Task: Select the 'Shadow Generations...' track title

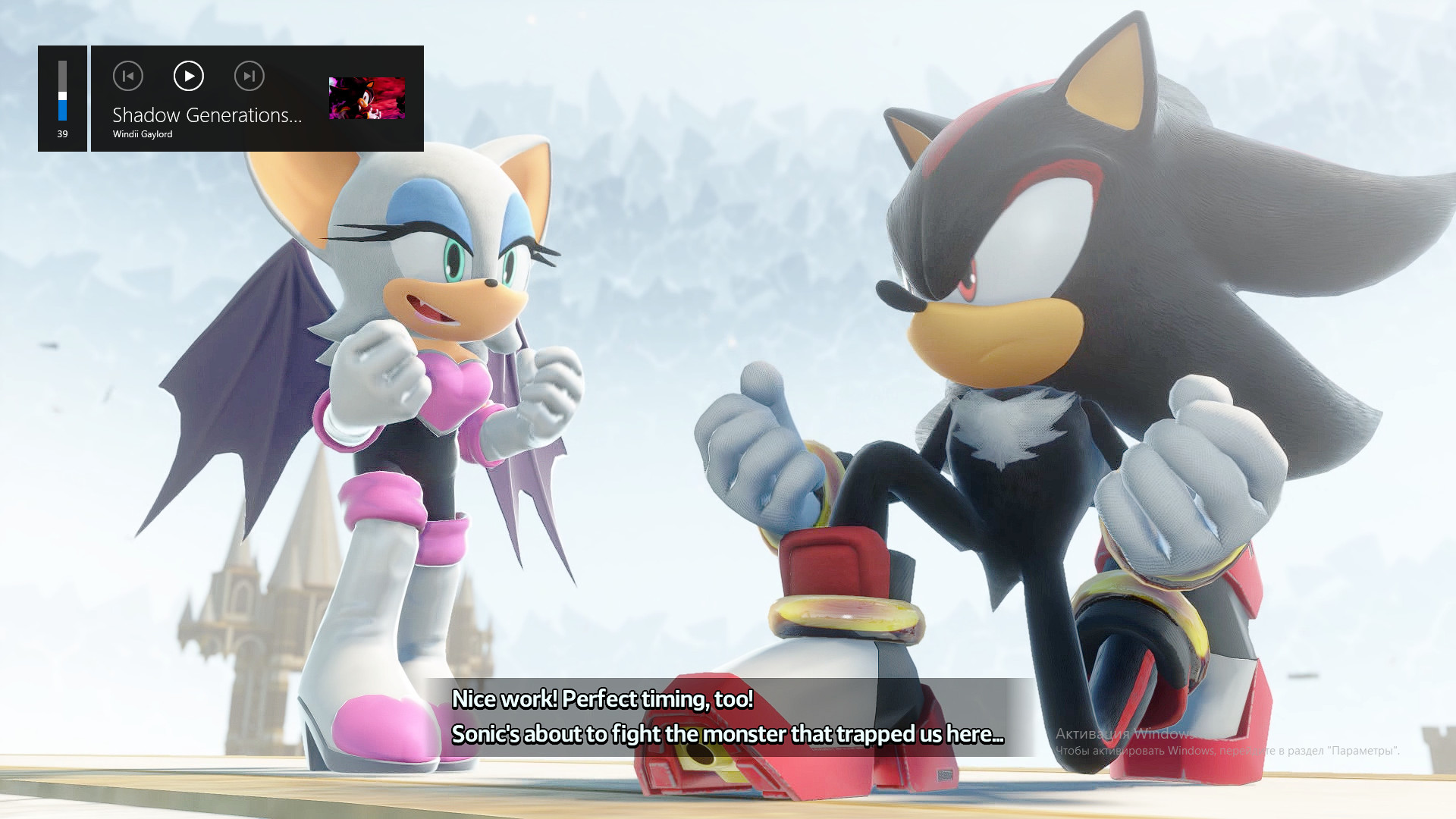Action: 207,116
